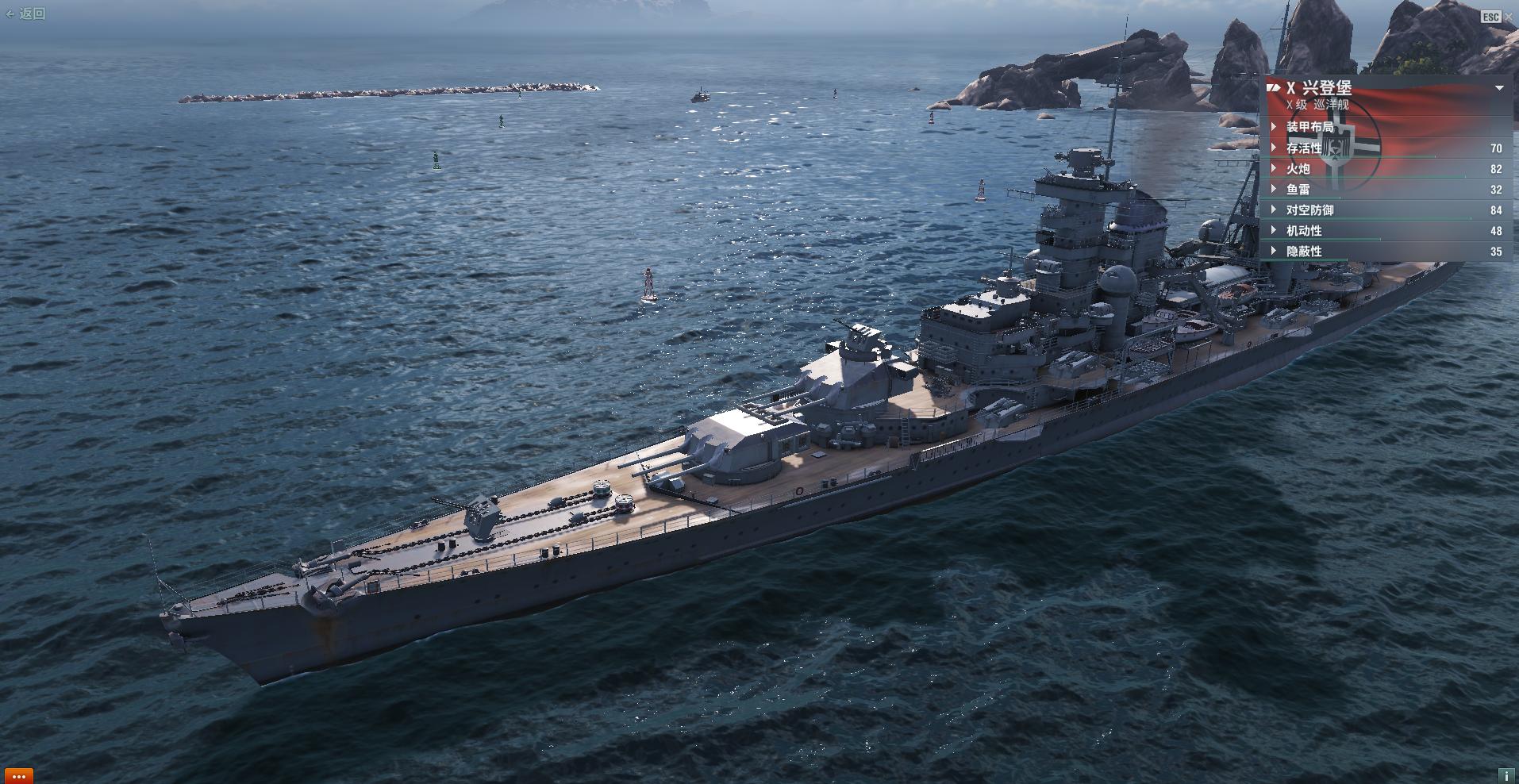Click the character standing on the paddleboard

(x=648, y=282)
